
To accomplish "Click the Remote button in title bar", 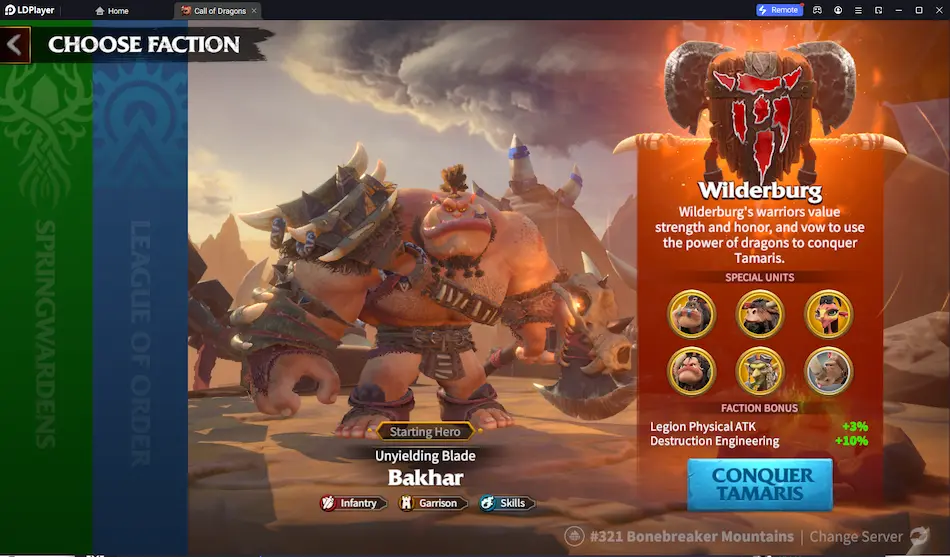I will 779,10.
